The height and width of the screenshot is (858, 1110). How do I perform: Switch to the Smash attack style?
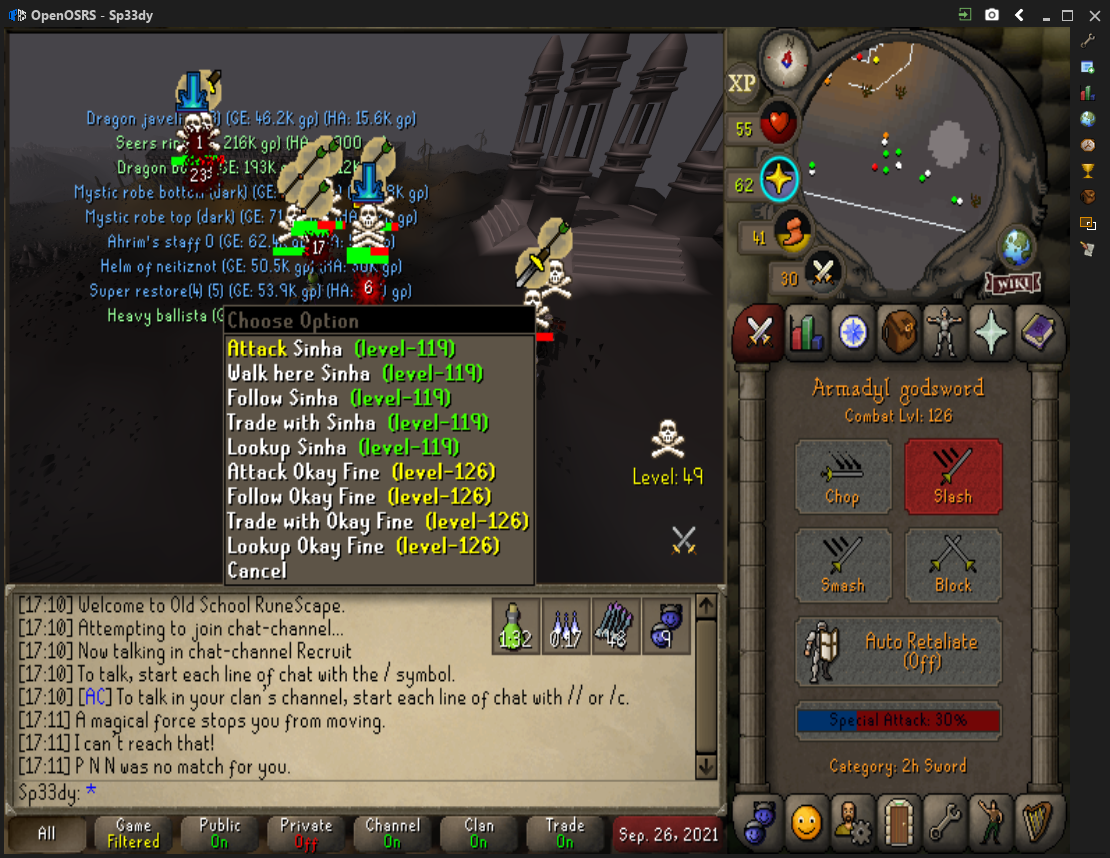tap(842, 565)
